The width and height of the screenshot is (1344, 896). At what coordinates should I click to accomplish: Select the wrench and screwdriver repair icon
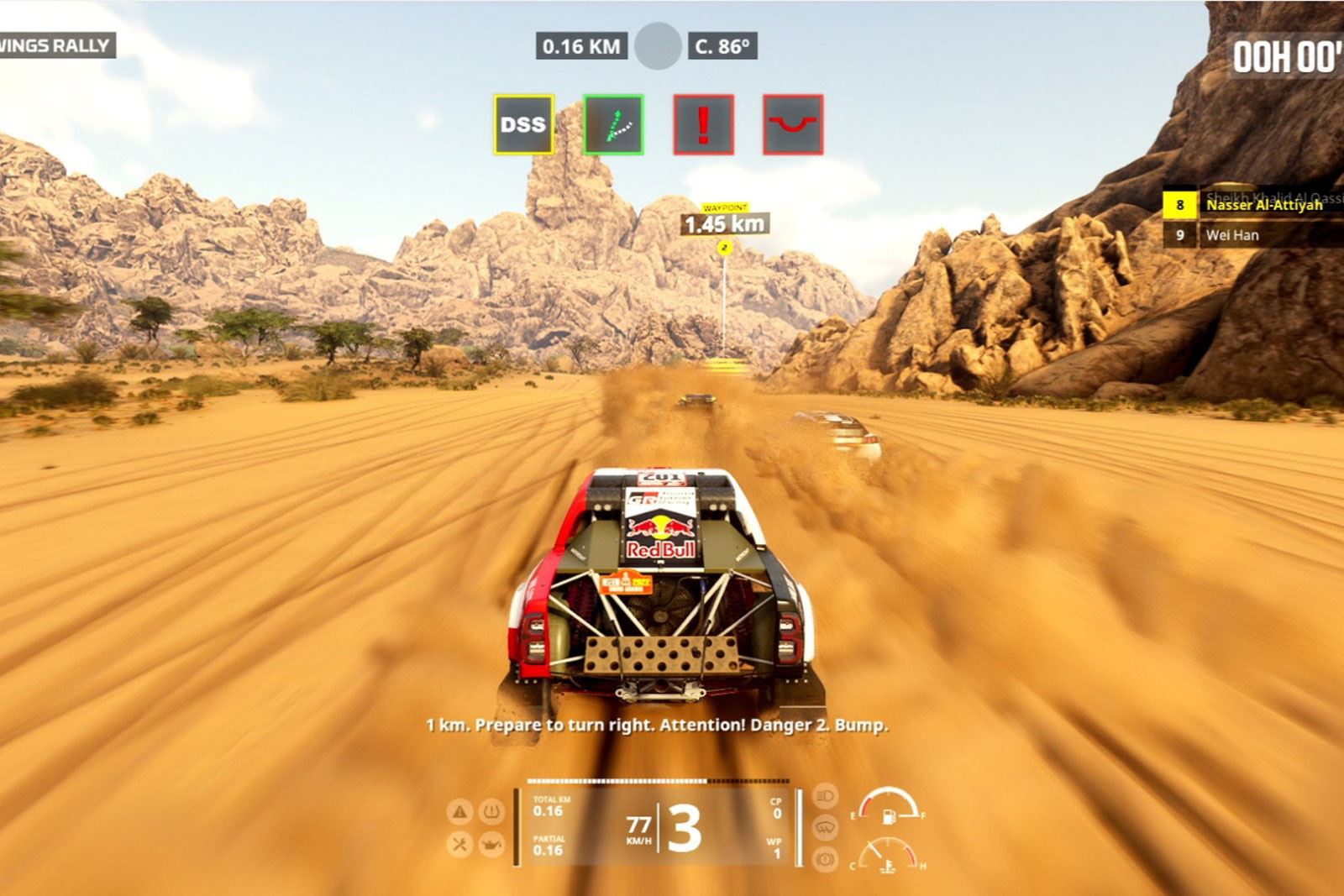point(459,844)
